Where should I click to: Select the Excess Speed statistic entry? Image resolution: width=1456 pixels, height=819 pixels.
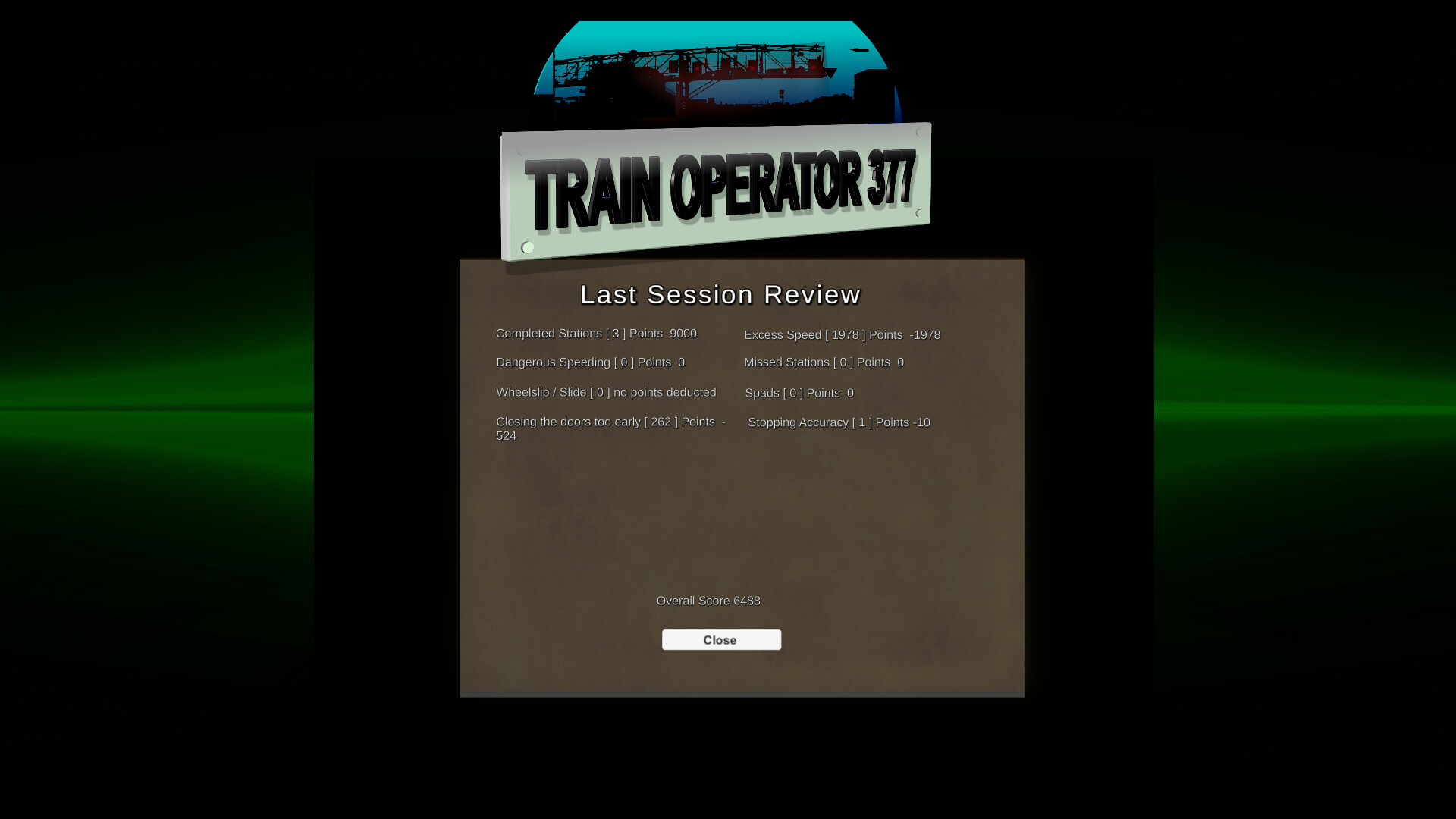tap(842, 334)
